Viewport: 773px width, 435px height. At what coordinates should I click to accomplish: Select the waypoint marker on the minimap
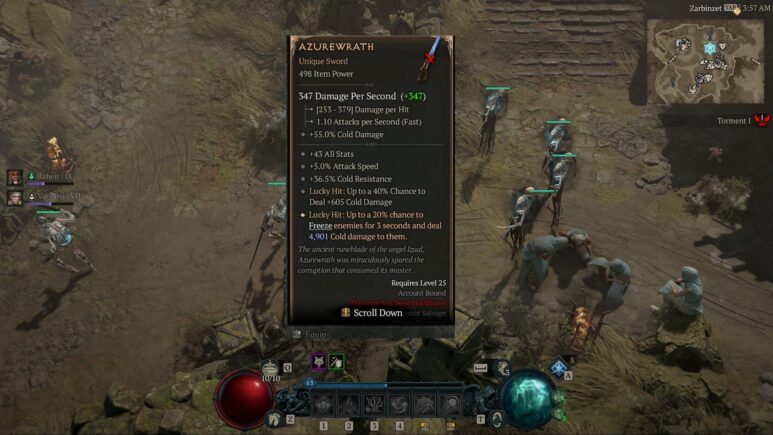click(711, 47)
